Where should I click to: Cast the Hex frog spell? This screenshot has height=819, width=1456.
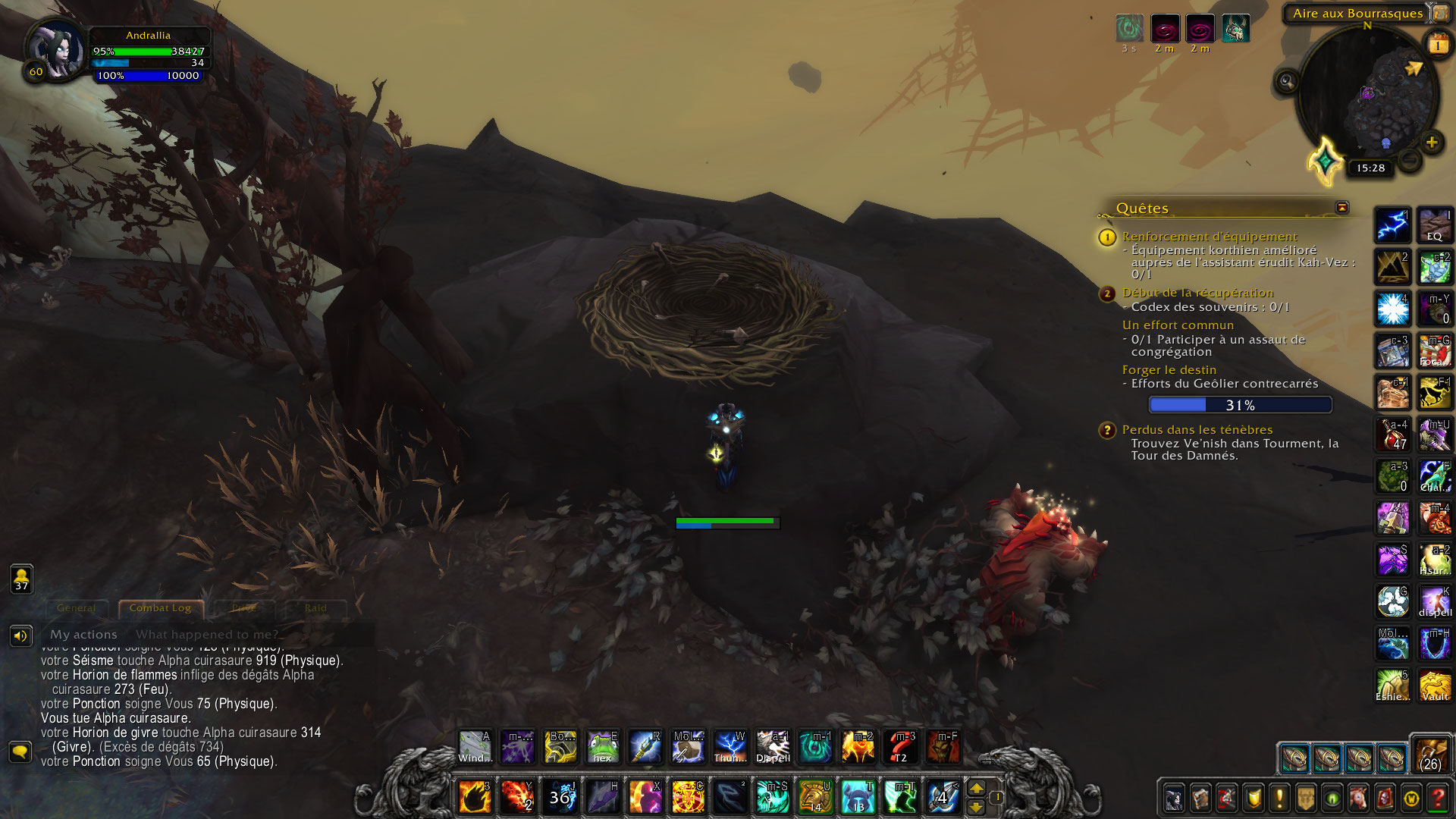pos(603,747)
